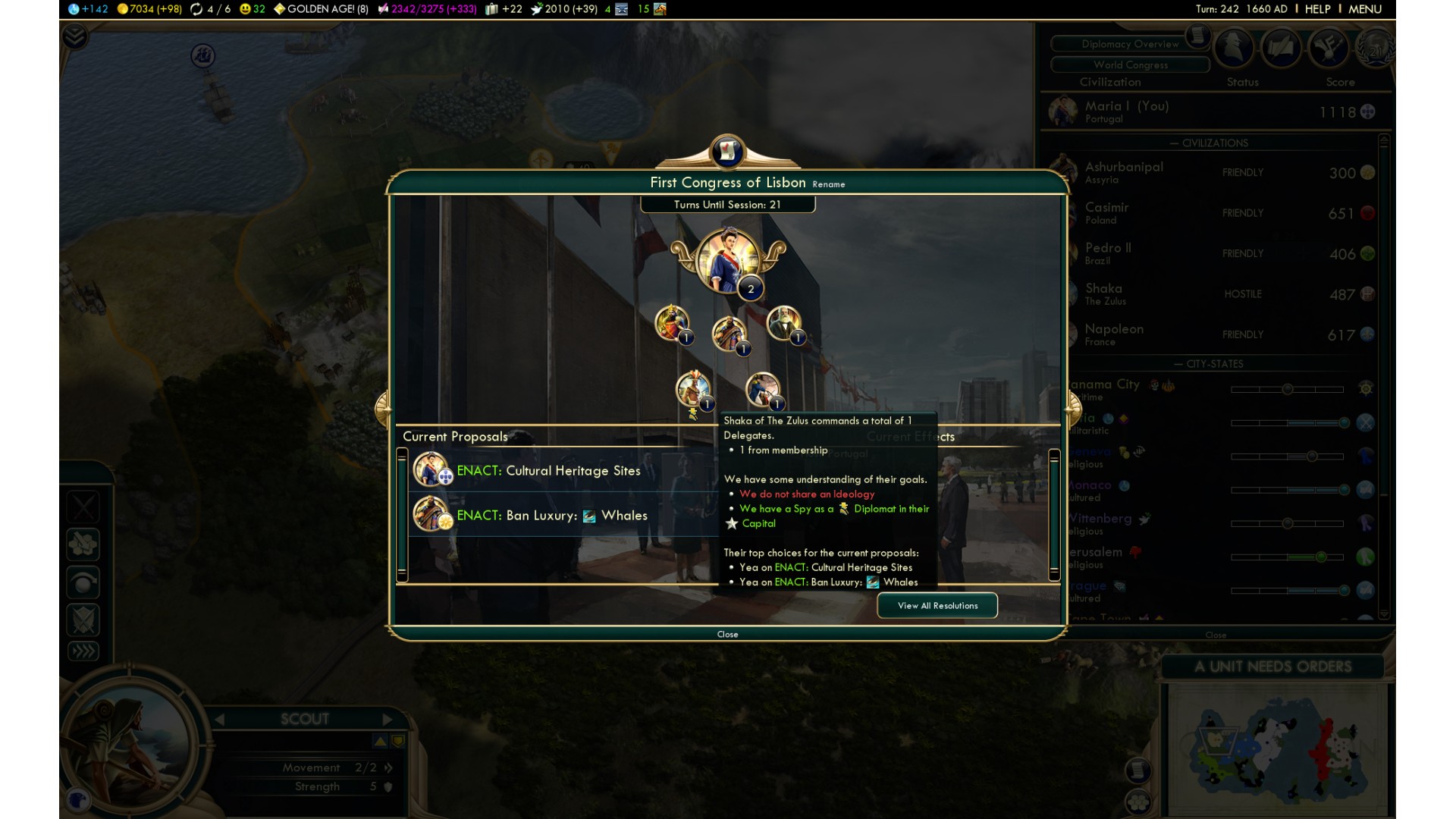Select Napoleon of France in list
Viewport: 1456px width, 819px height.
pyautogui.click(x=1114, y=334)
